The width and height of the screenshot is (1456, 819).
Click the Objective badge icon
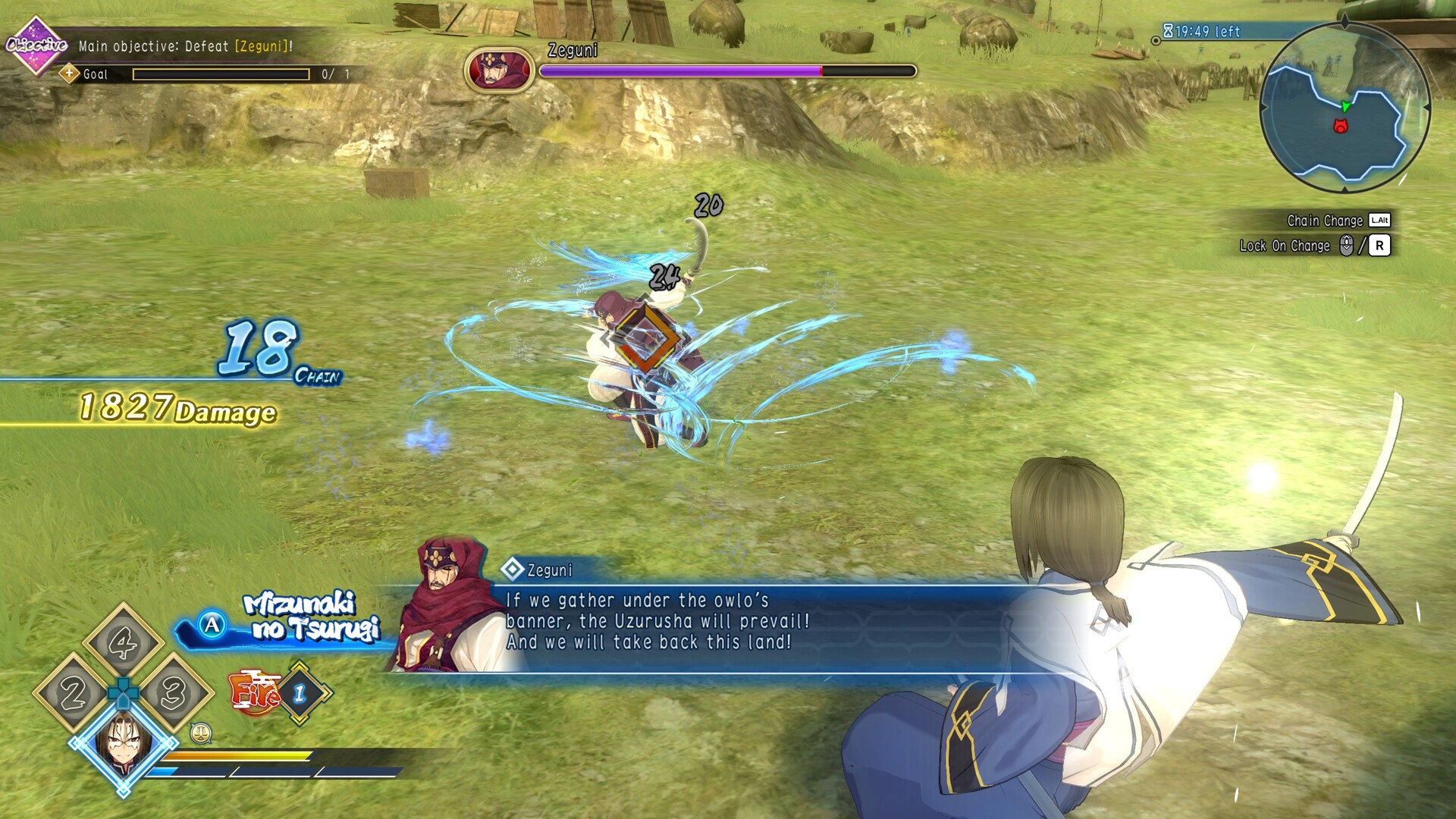pyautogui.click(x=36, y=45)
